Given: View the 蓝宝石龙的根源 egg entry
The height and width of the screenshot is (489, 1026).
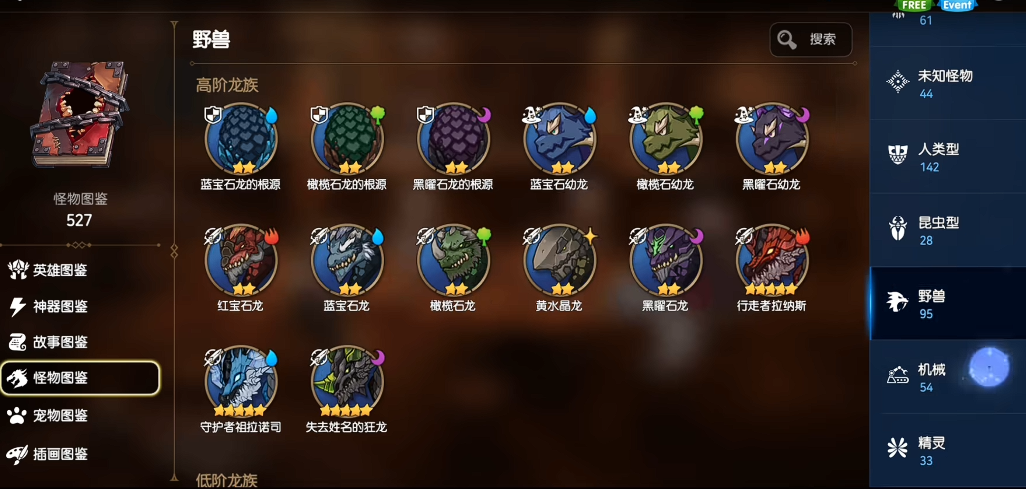Looking at the screenshot, I should [x=241, y=139].
